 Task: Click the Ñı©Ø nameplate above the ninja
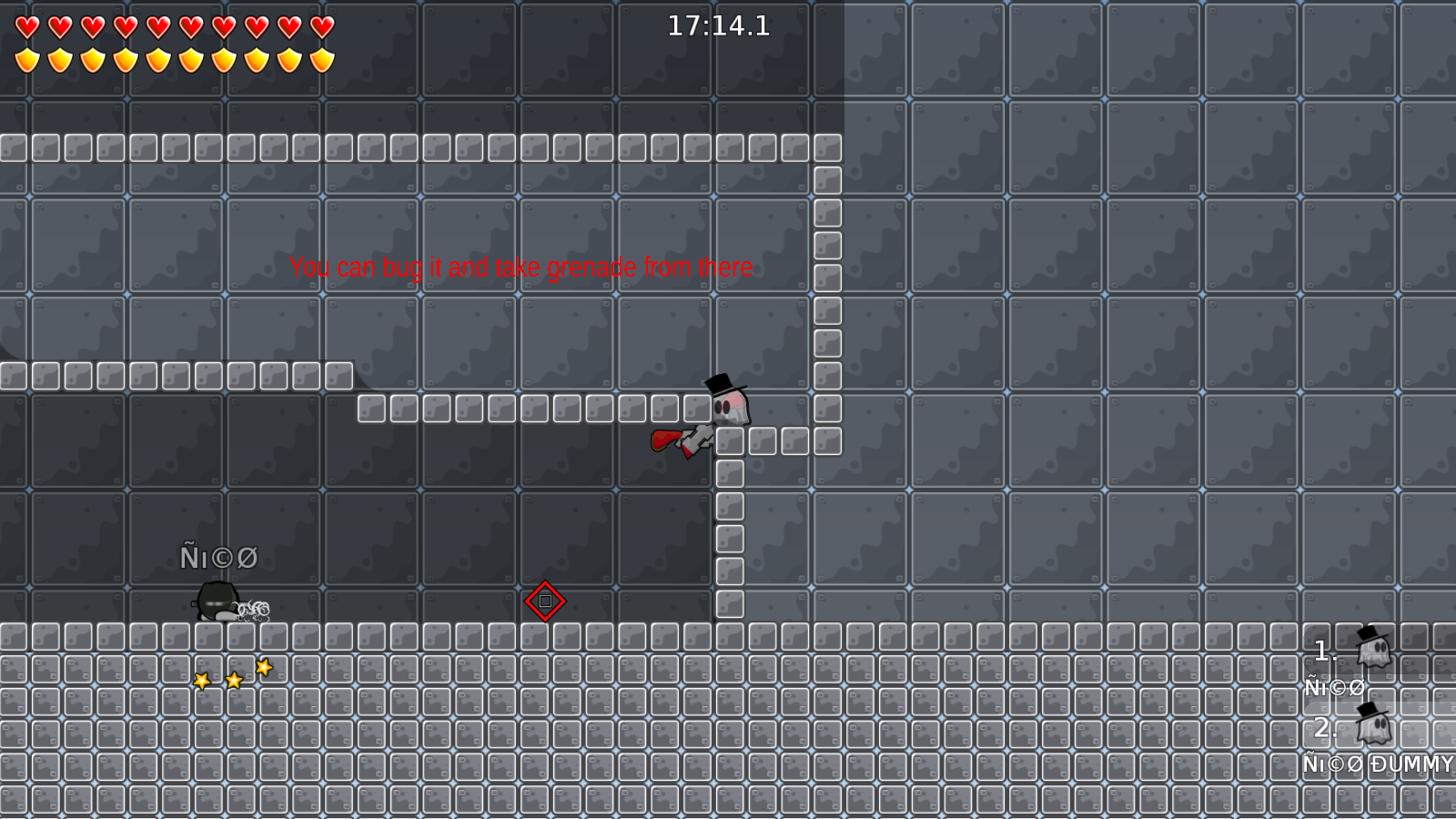click(x=218, y=557)
